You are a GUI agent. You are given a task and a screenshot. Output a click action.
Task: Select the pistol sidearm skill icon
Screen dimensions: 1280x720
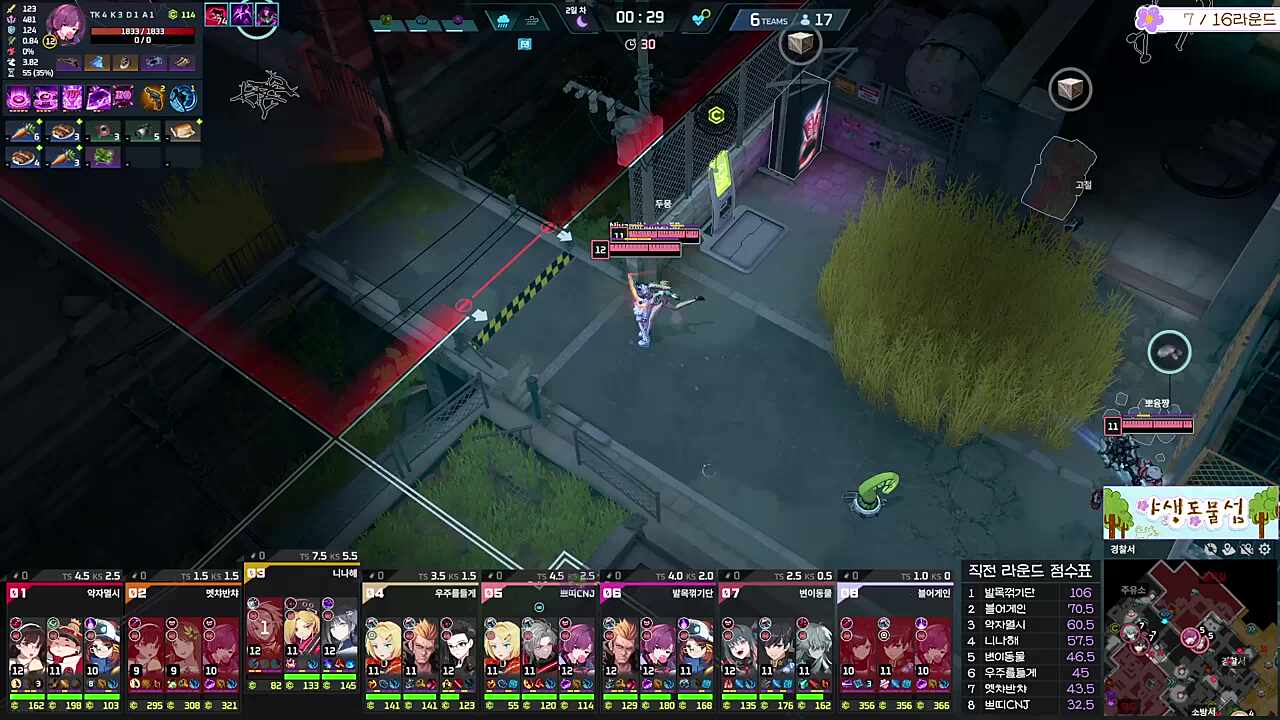click(157, 98)
